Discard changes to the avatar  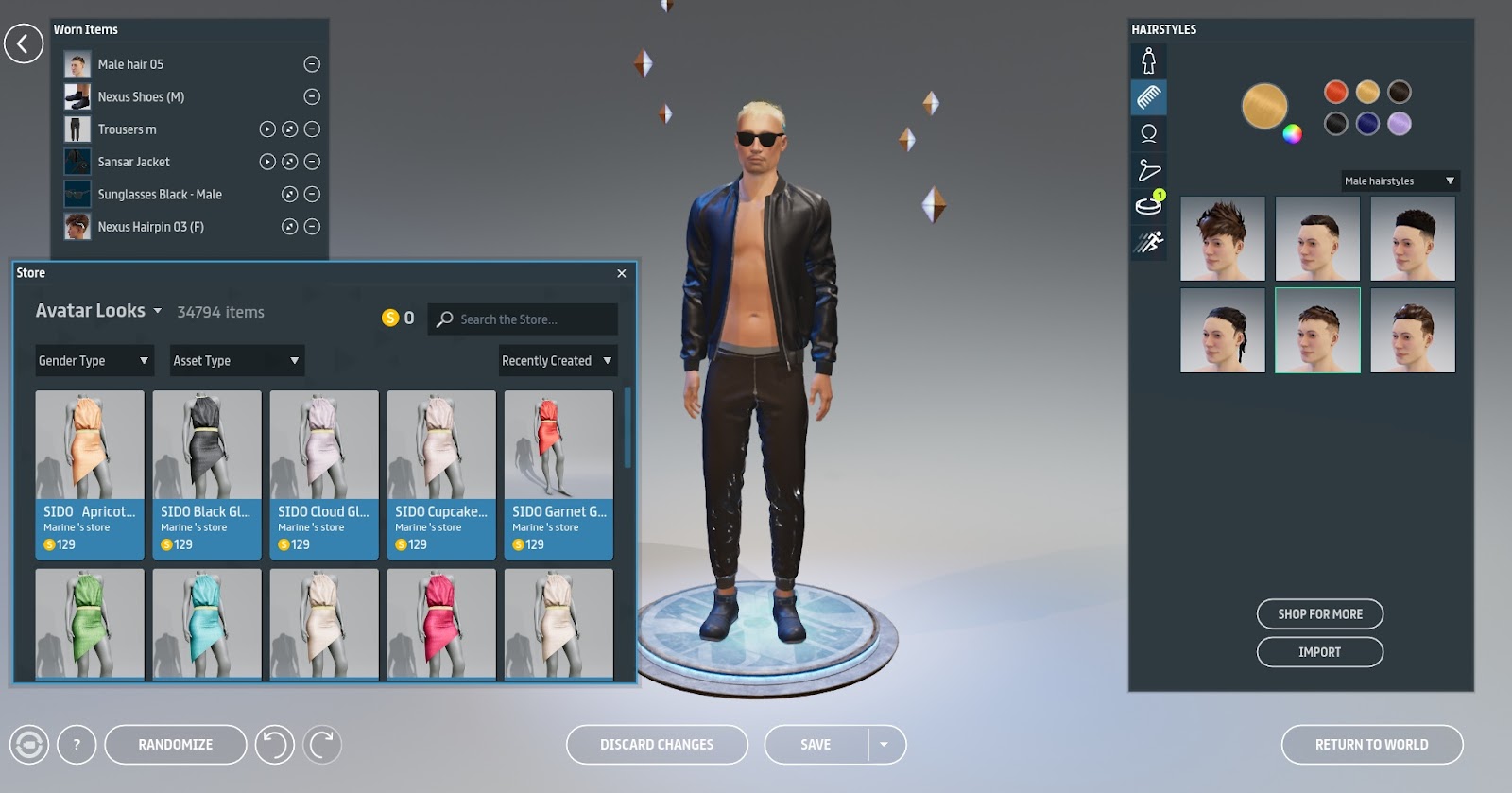(657, 745)
